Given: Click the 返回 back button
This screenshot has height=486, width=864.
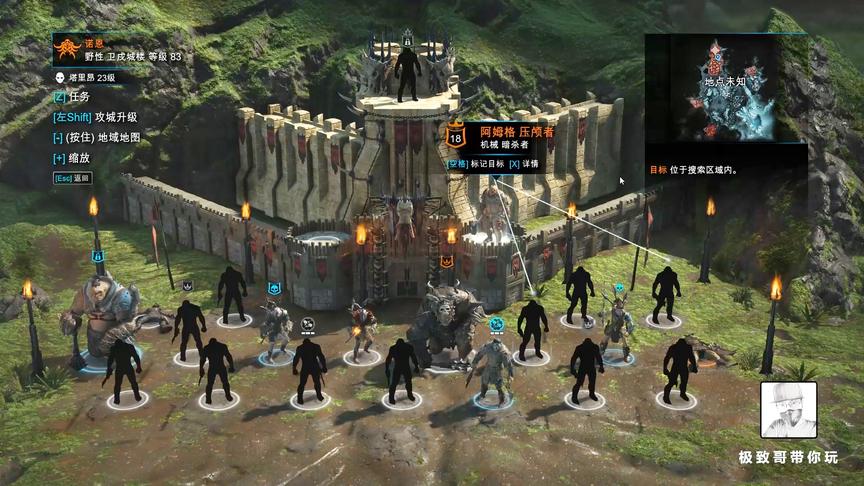Looking at the screenshot, I should [72, 178].
